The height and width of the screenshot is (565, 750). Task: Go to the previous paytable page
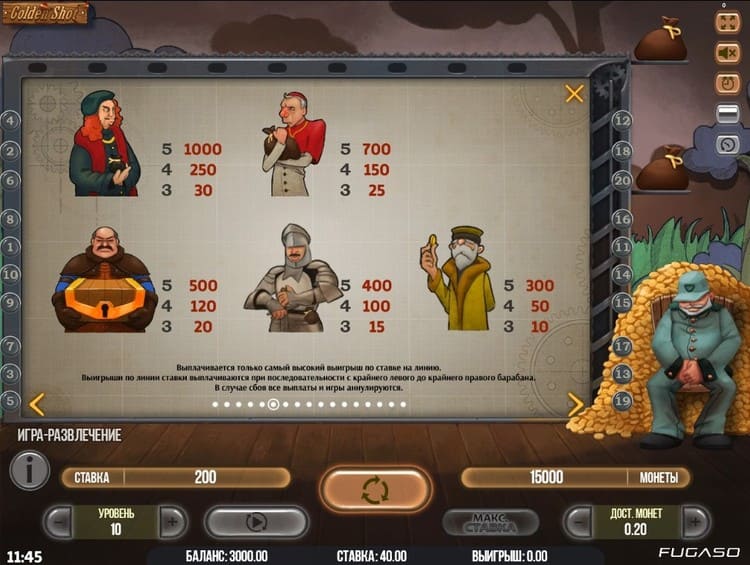[36, 404]
